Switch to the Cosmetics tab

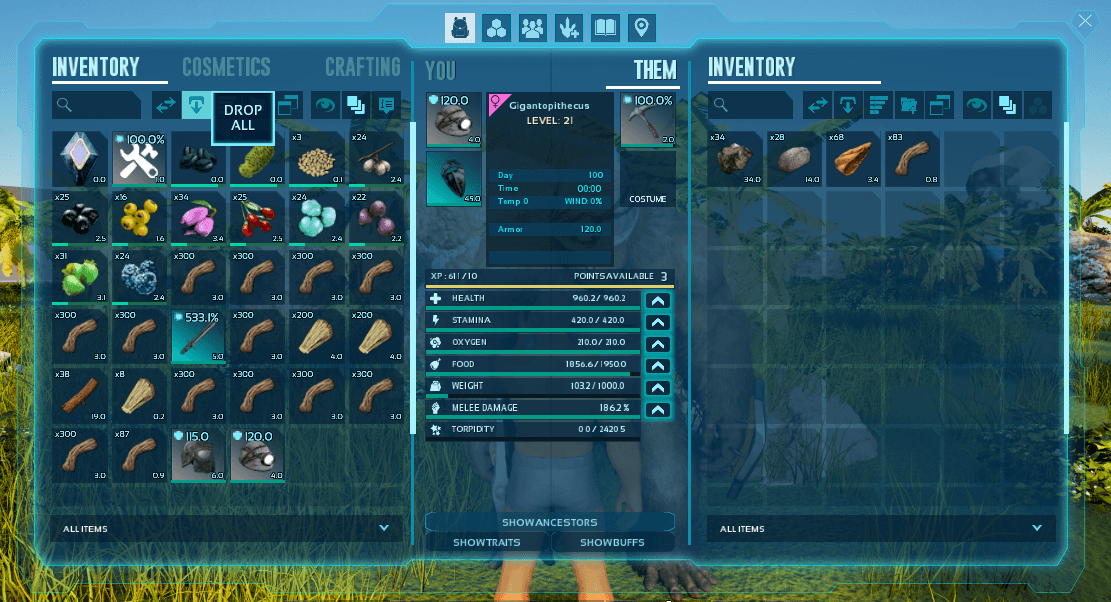click(x=226, y=67)
